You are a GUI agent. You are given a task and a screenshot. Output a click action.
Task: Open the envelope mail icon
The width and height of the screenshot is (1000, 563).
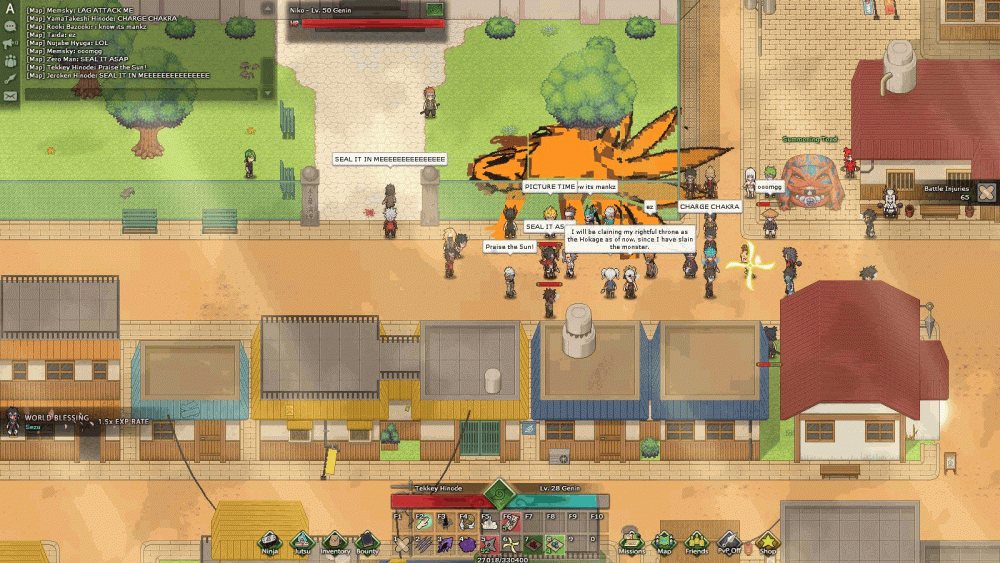pyautogui.click(x=10, y=96)
